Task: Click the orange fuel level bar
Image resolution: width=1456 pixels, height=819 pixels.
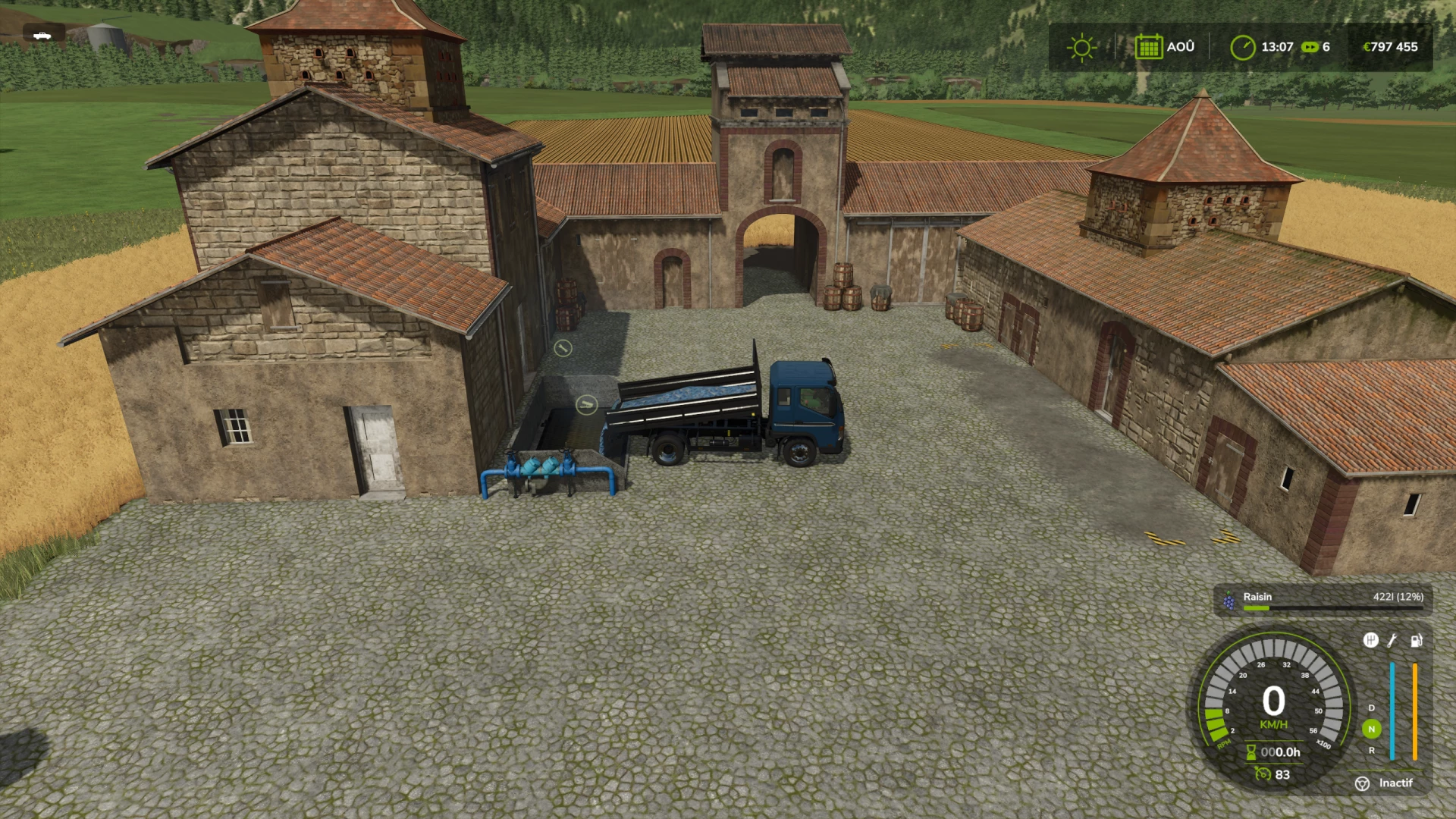Action: point(1415,711)
